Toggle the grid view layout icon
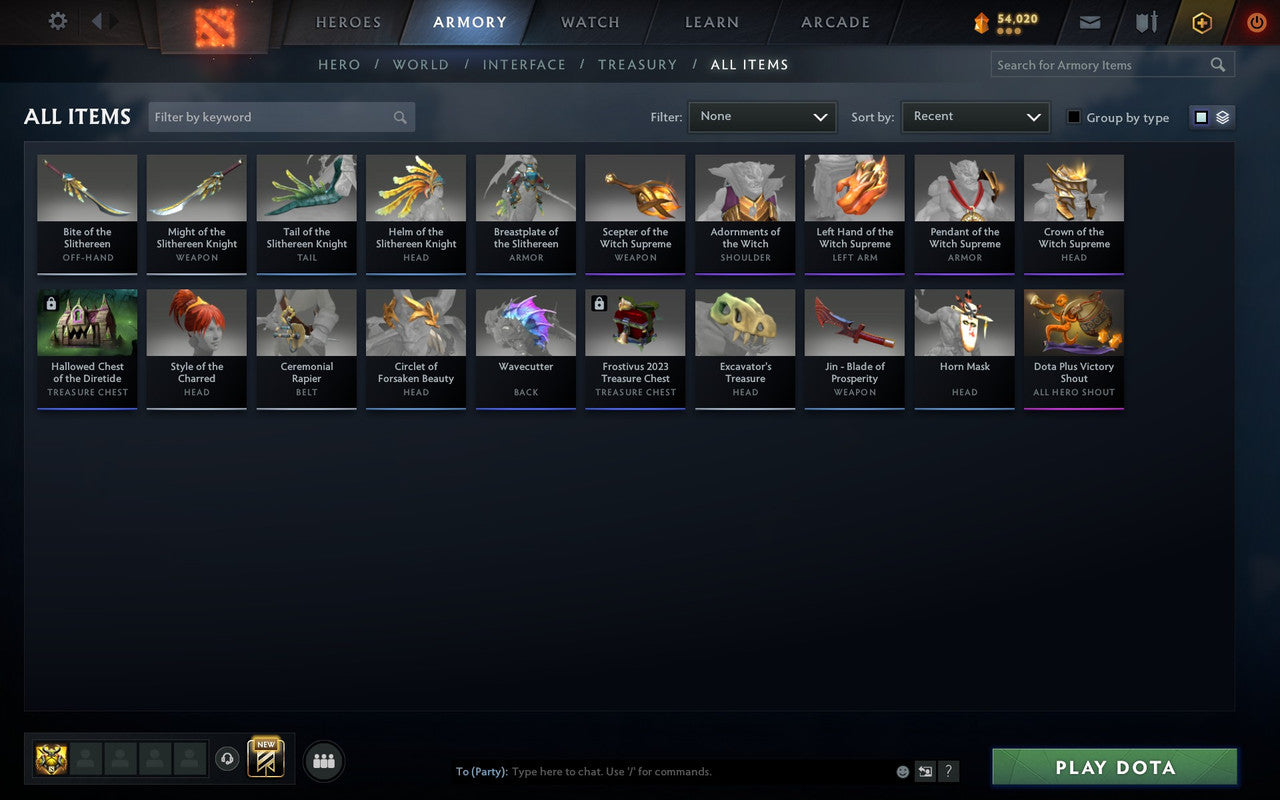Viewport: 1280px width, 800px height. click(1201, 116)
